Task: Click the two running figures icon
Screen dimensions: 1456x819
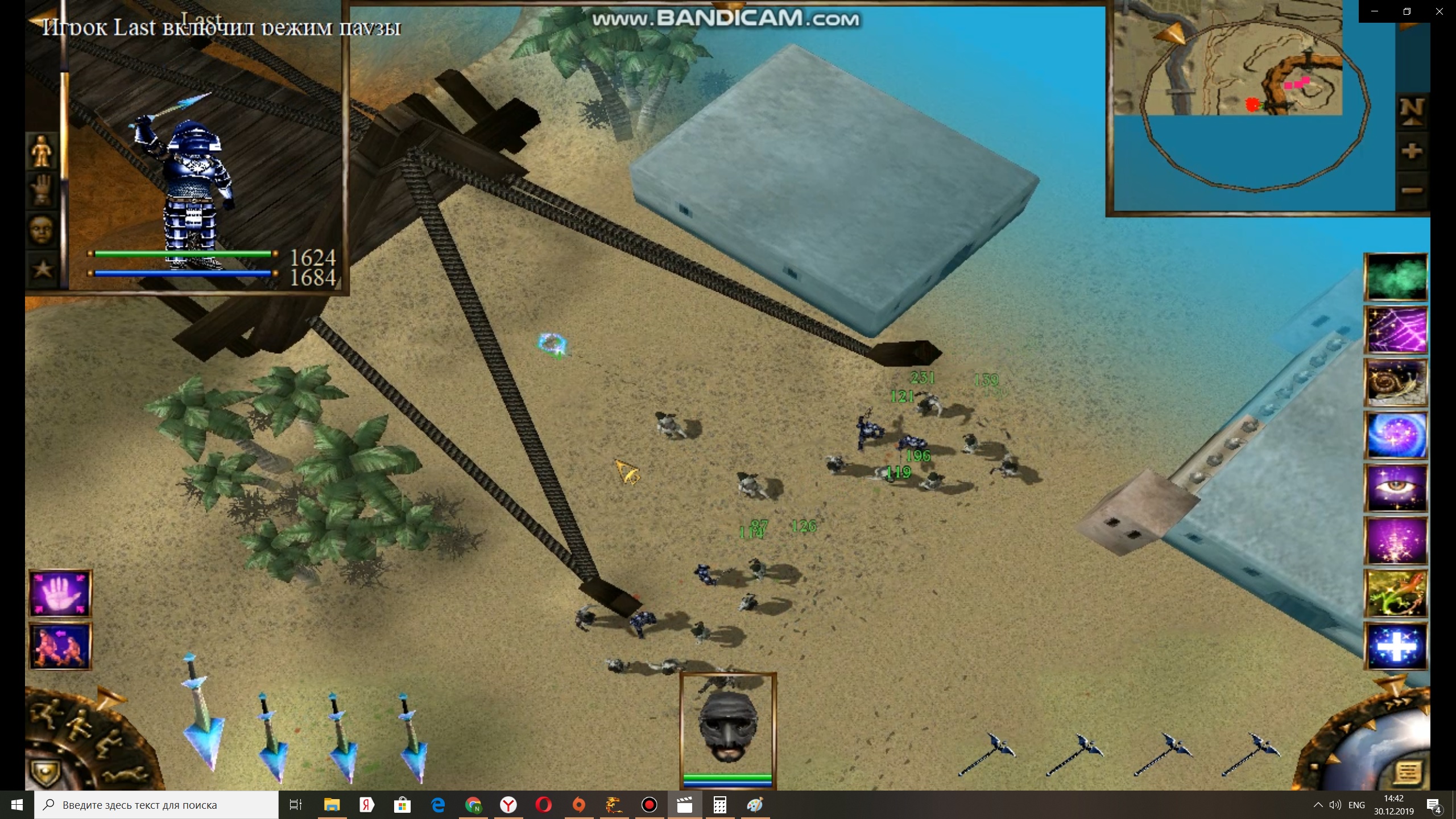Action: (60, 646)
